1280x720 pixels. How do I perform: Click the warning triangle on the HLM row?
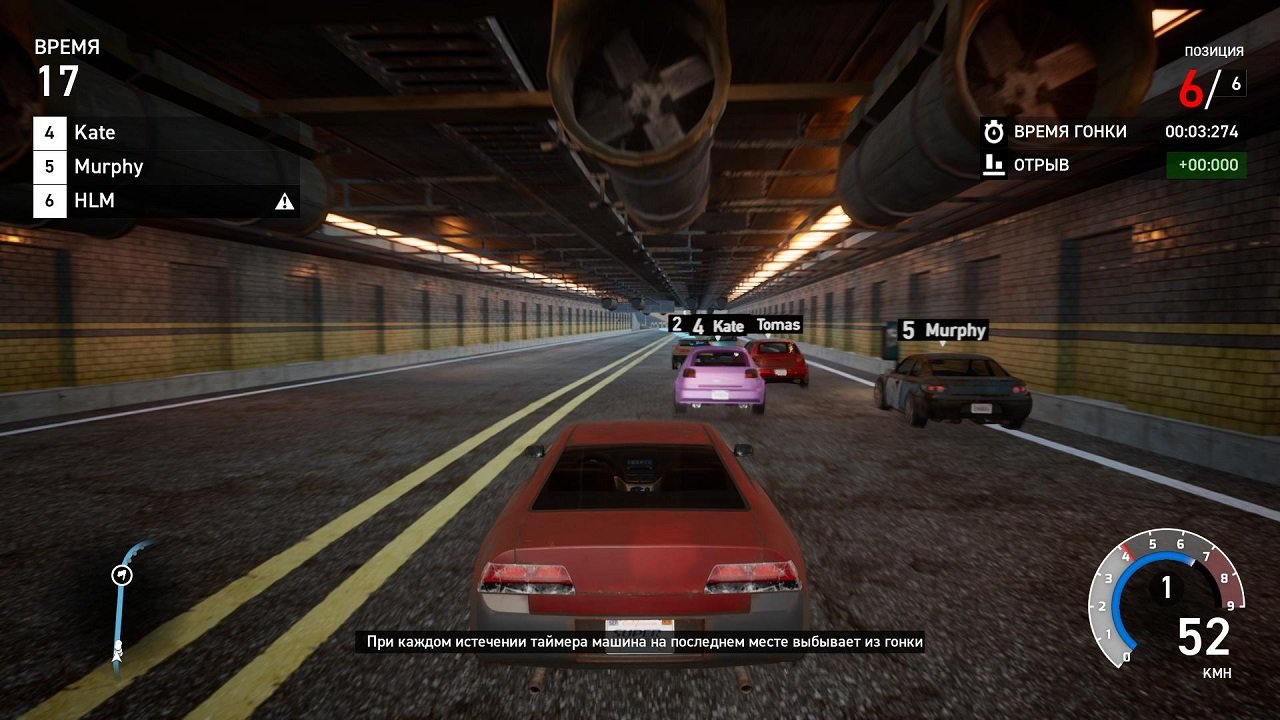(286, 200)
